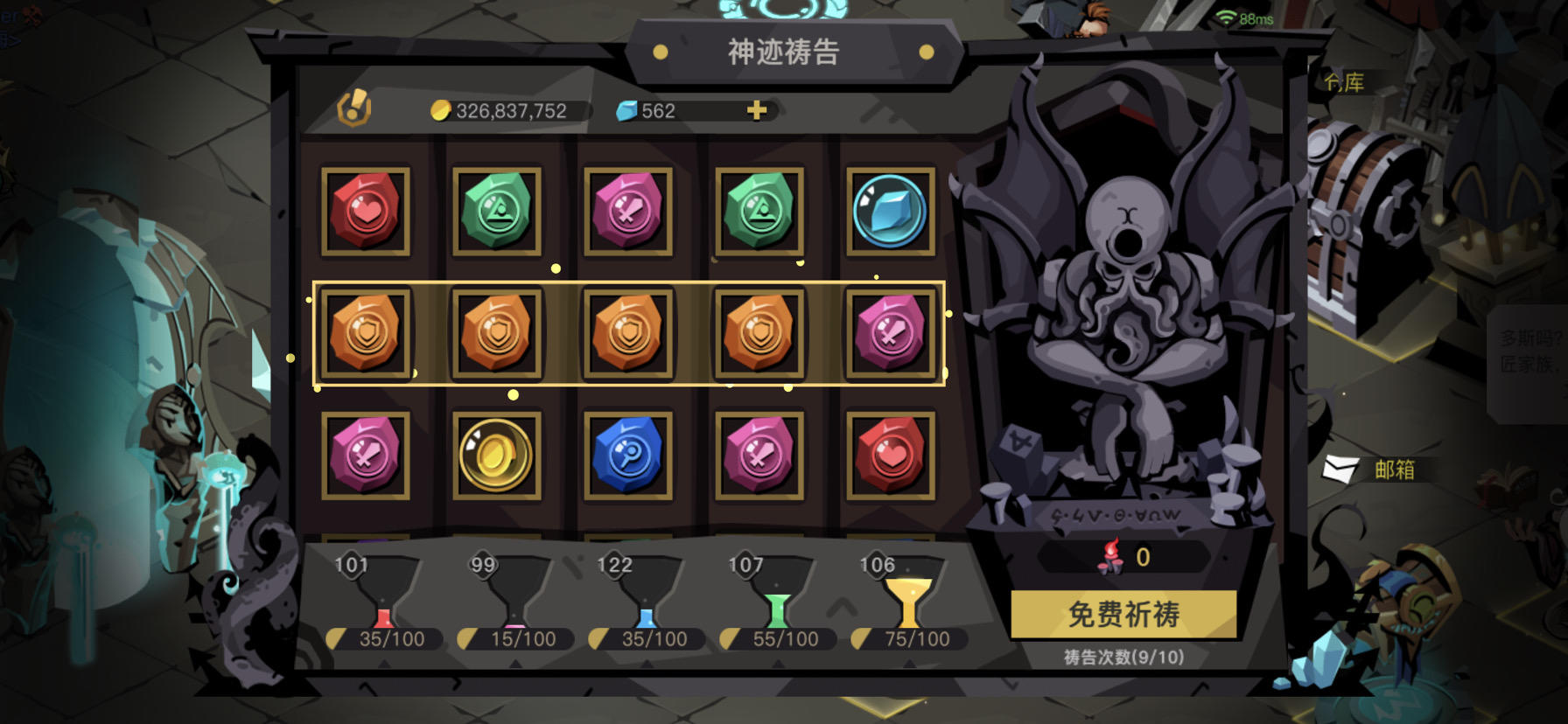Select the red heart gem in the top row

[367, 210]
